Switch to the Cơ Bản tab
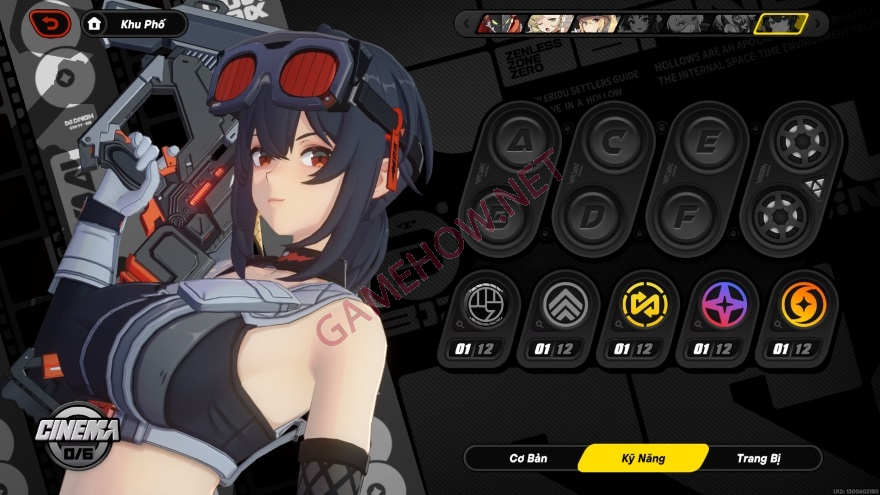 pos(521,459)
